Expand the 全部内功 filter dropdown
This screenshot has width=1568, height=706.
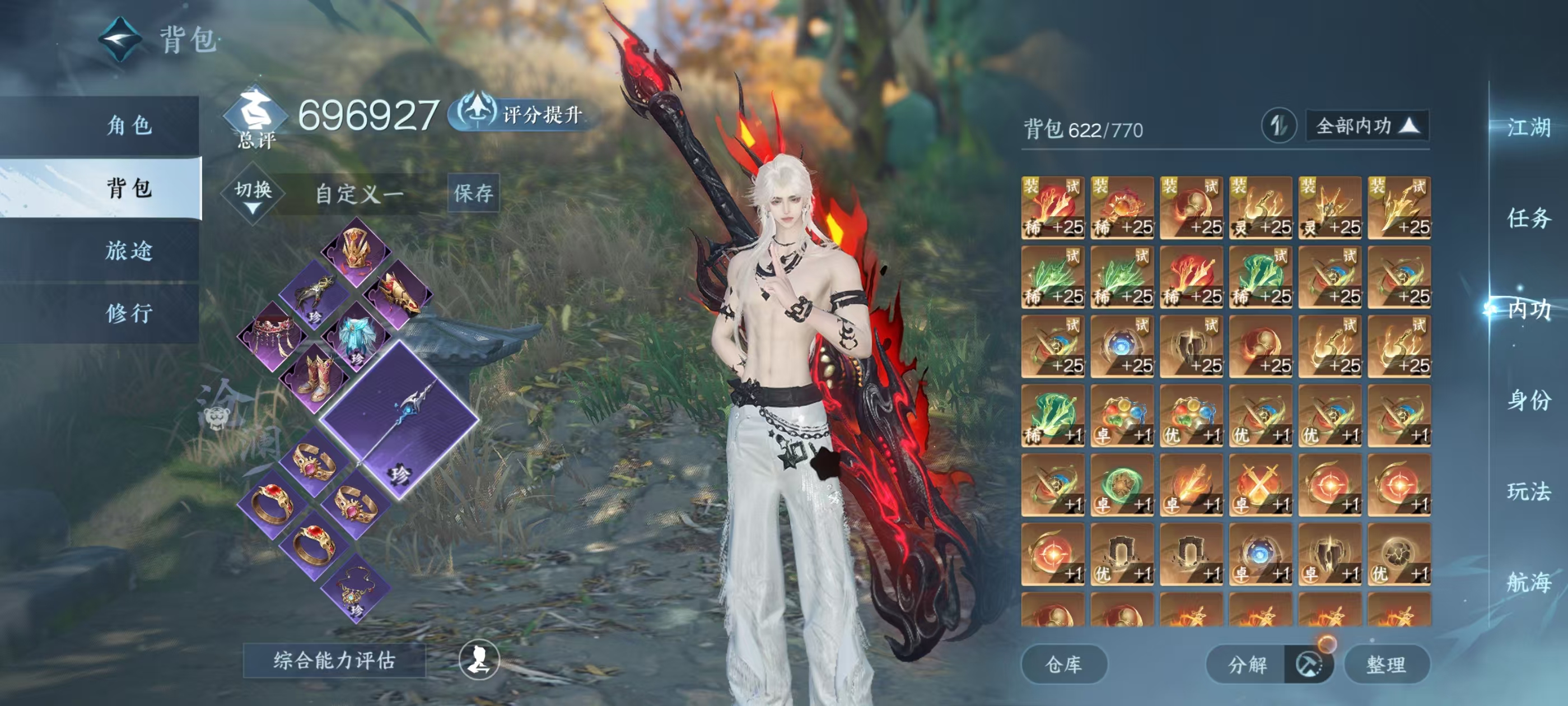[1366, 126]
